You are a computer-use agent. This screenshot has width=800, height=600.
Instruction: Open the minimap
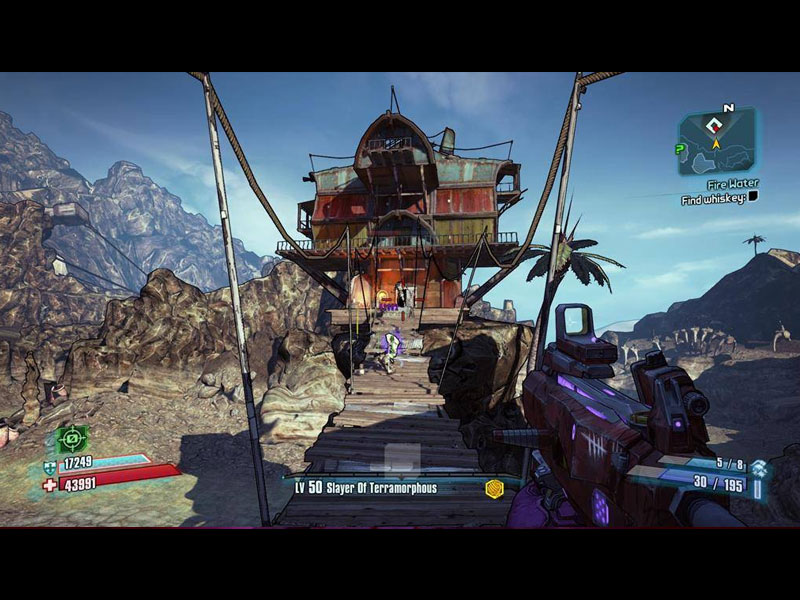pyautogui.click(x=717, y=142)
